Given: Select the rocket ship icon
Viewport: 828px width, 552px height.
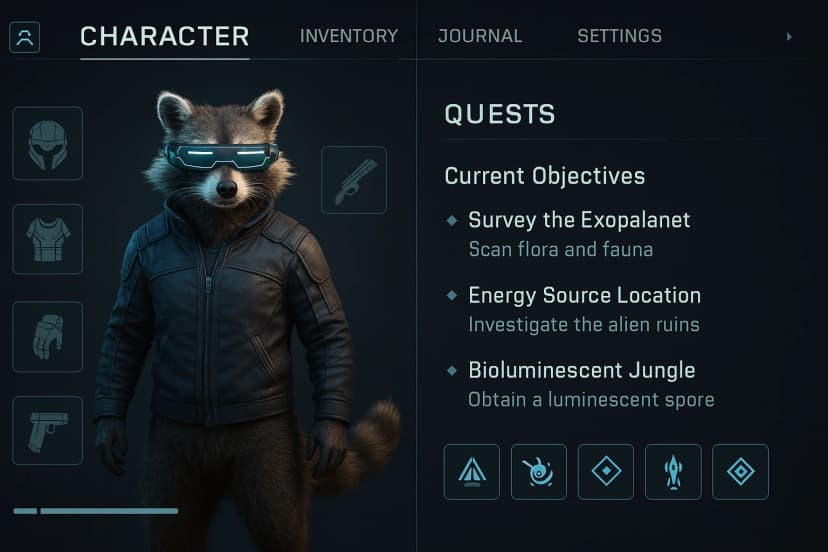Looking at the screenshot, I should coord(673,472).
